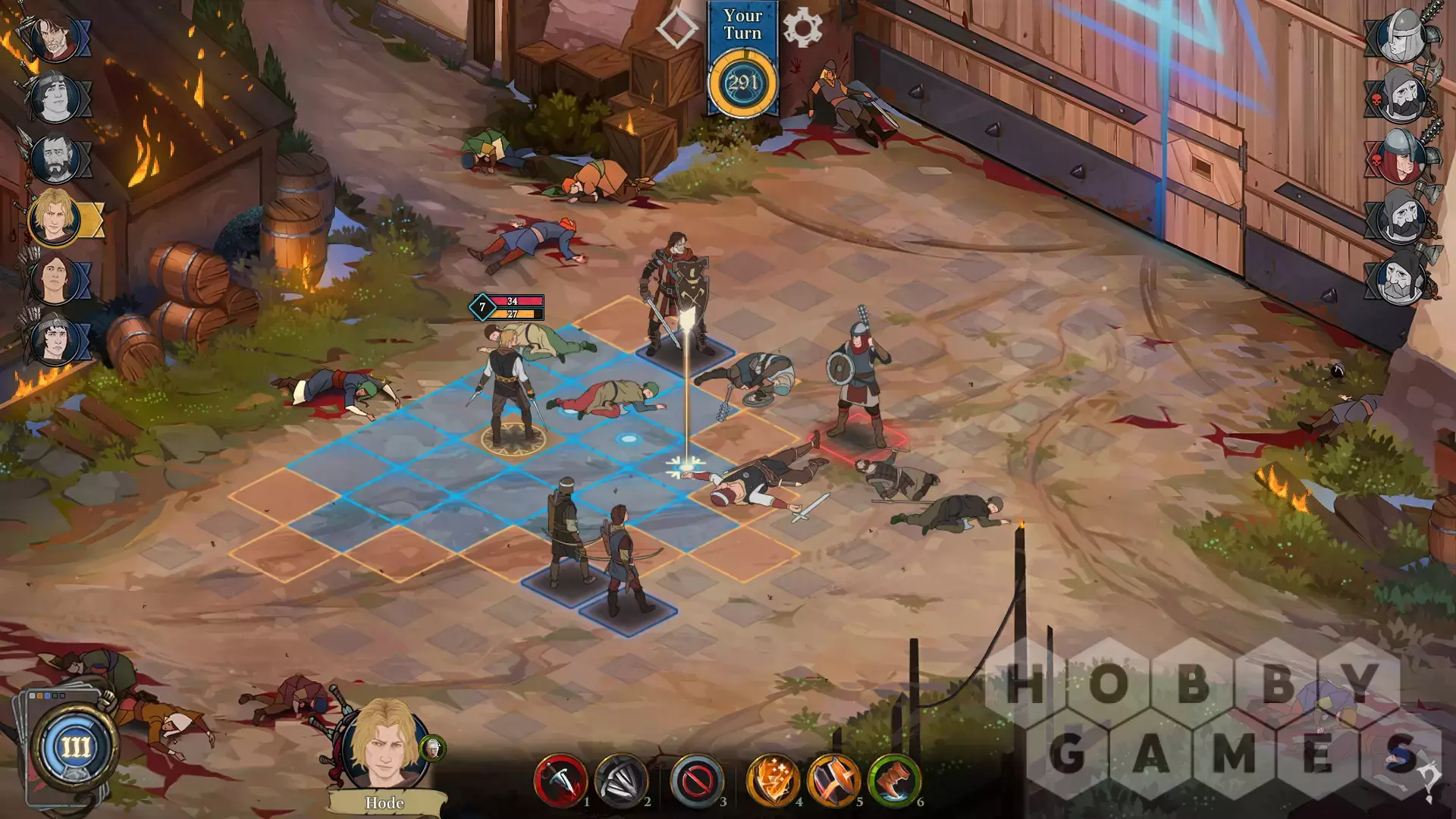Pick the enemy portrait wearing a nose-guard helmet
Screen dimensions: 1456x819
1399,36
